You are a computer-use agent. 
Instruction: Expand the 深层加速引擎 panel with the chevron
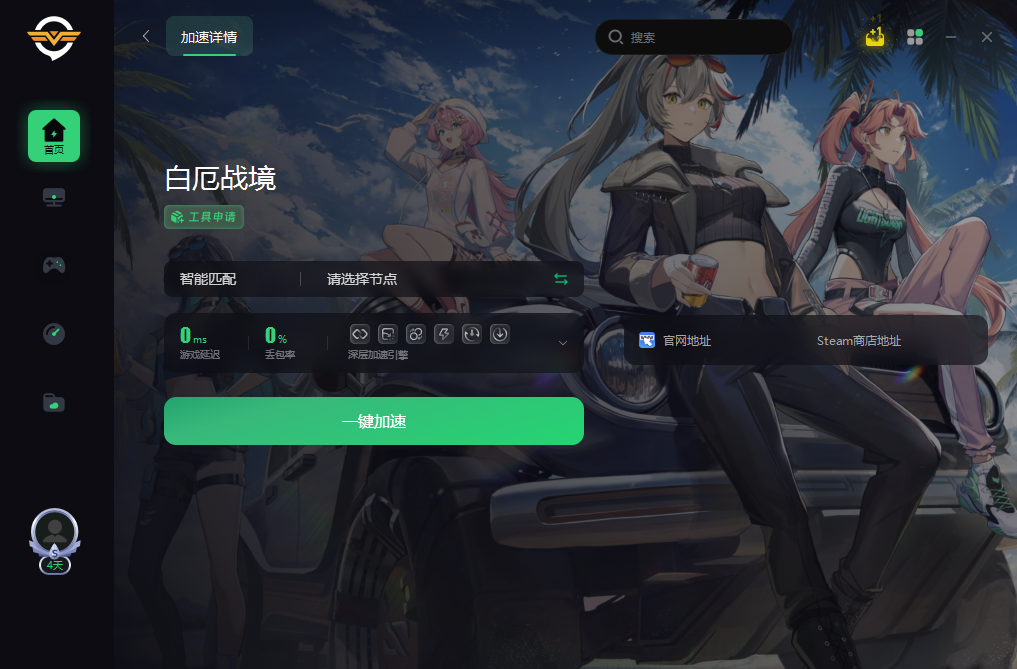pyautogui.click(x=562, y=343)
